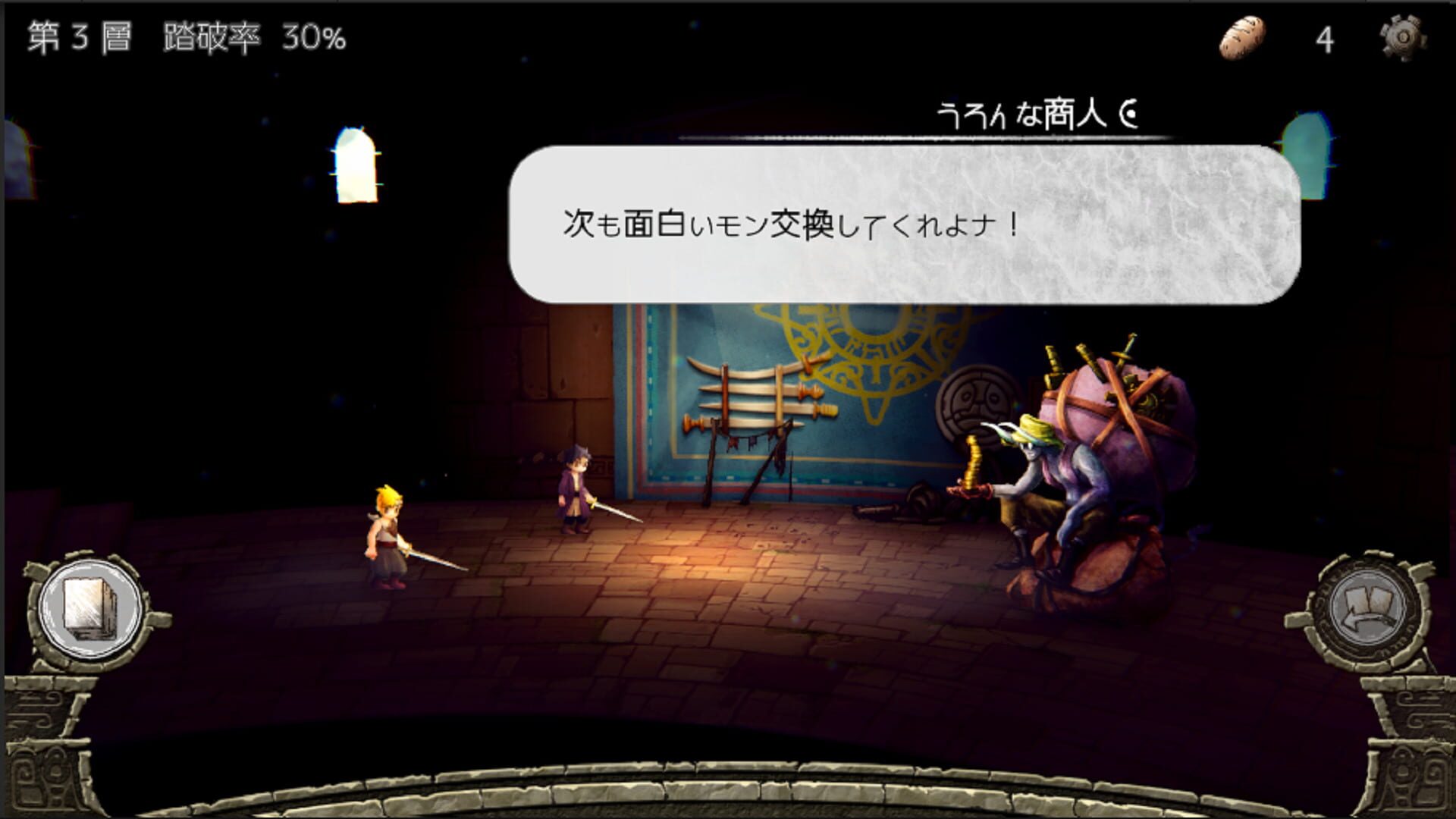
Task: Select the blond hero character
Action: point(387,538)
